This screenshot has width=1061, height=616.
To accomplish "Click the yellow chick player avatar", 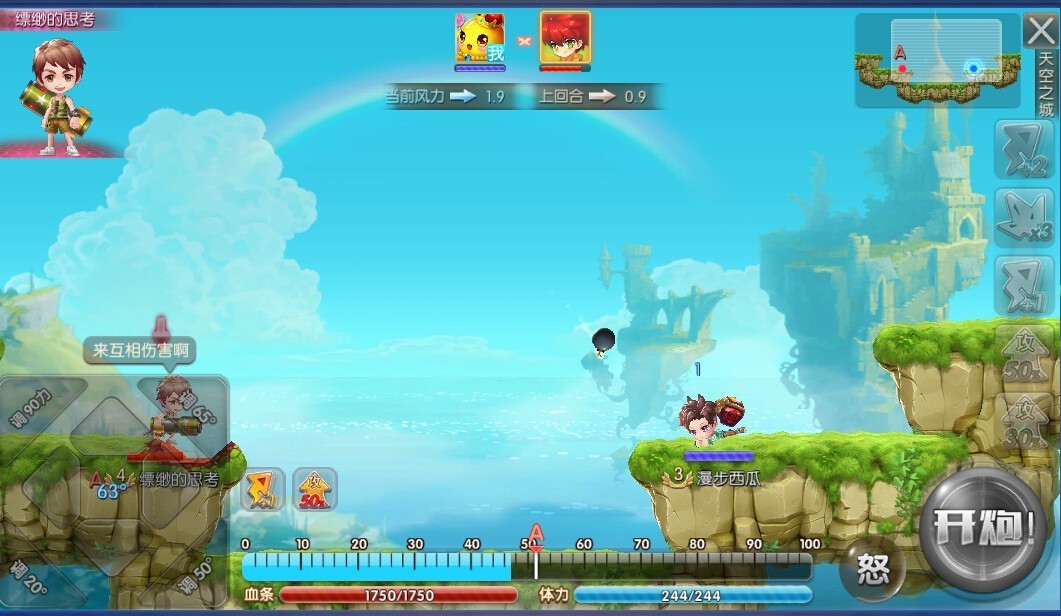I will 480,40.
